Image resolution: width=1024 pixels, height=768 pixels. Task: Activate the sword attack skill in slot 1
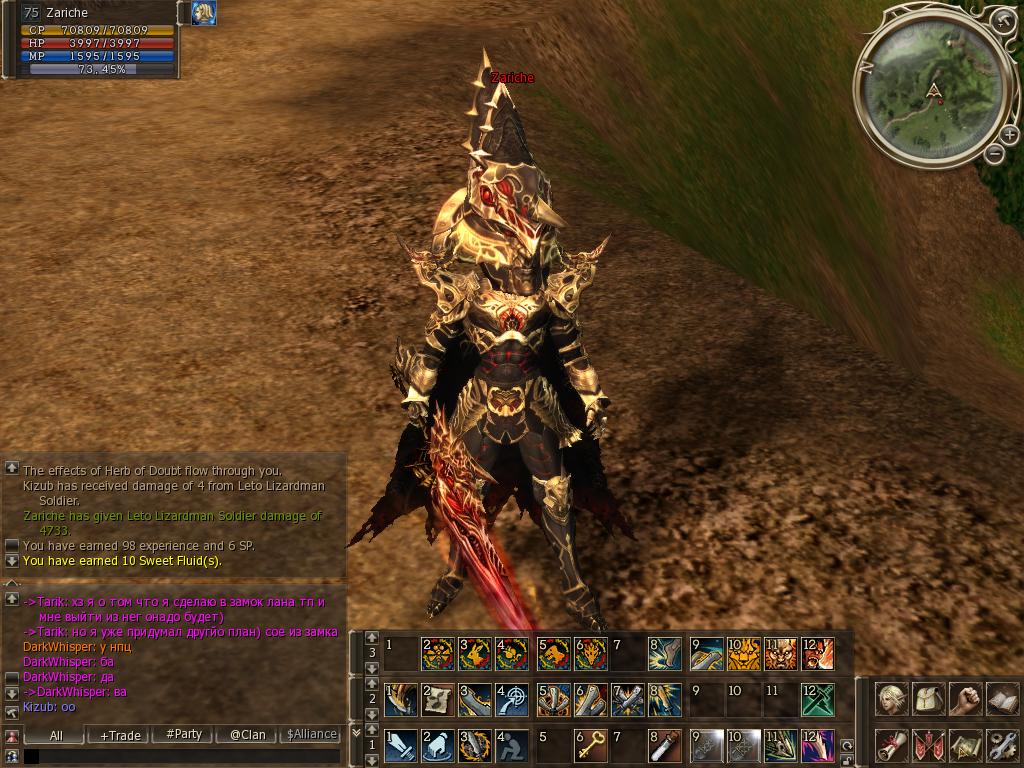pos(402,745)
